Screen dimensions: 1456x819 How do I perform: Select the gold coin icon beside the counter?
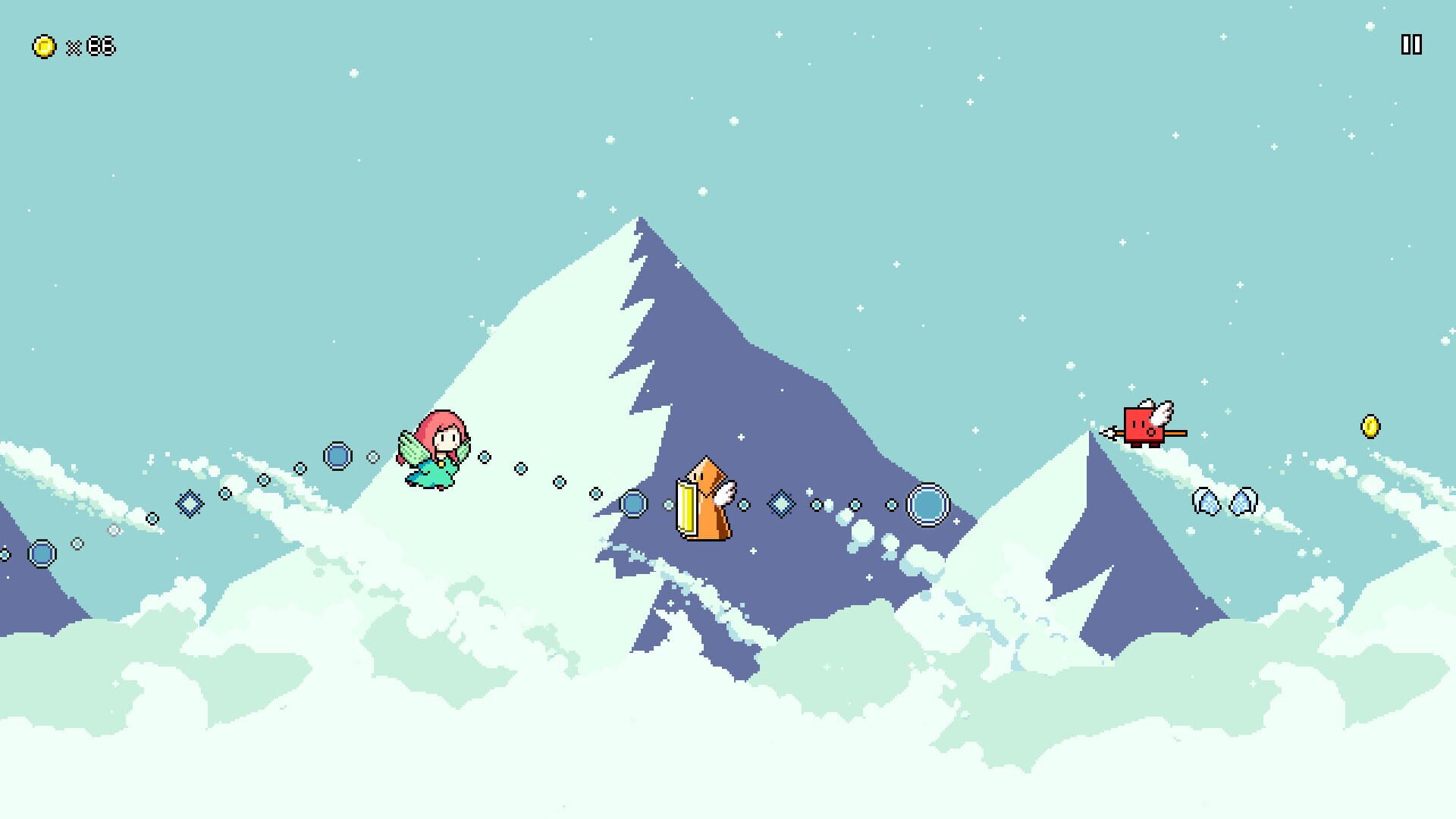click(43, 45)
